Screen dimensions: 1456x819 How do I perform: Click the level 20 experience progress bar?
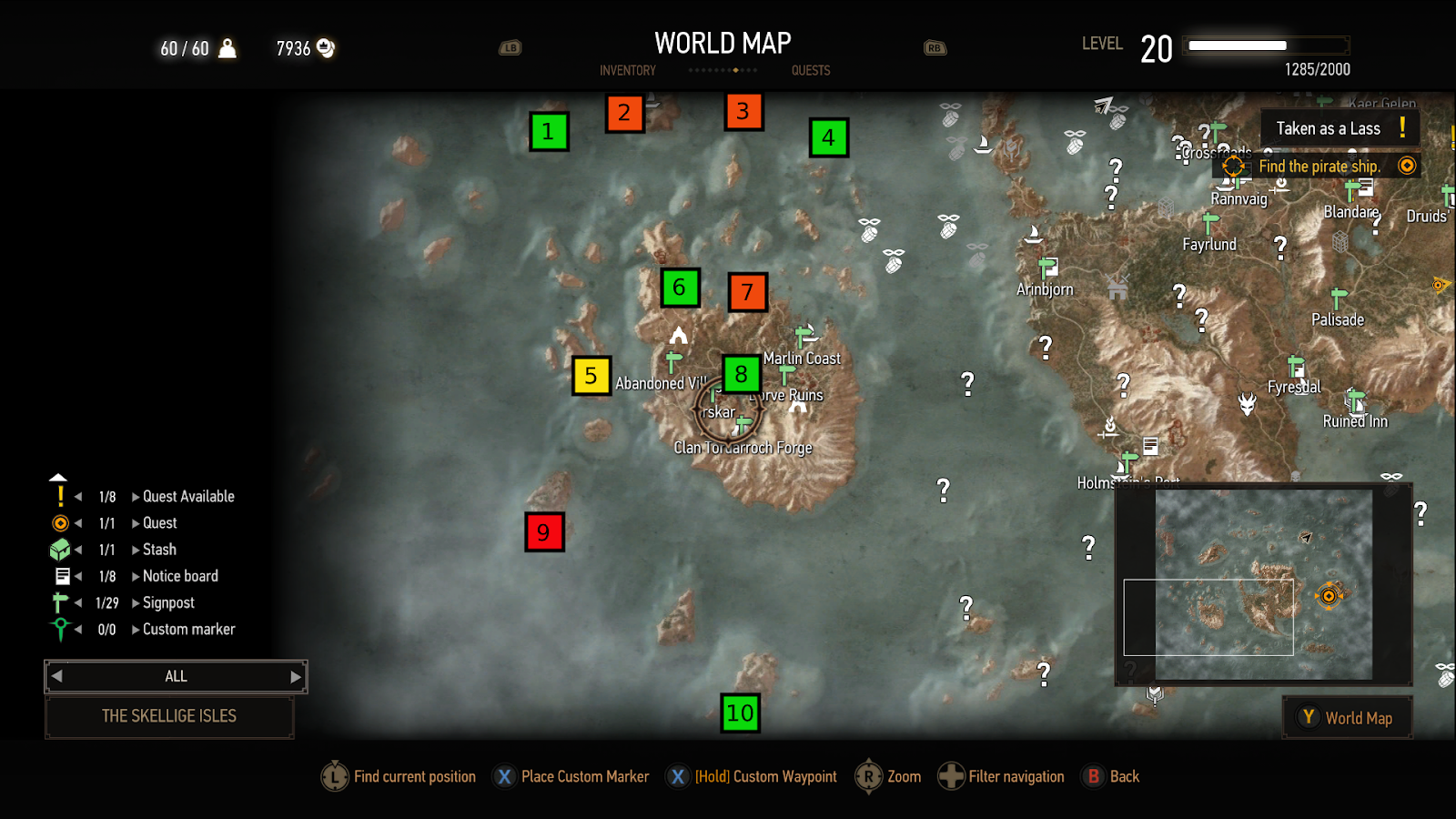tap(1264, 45)
